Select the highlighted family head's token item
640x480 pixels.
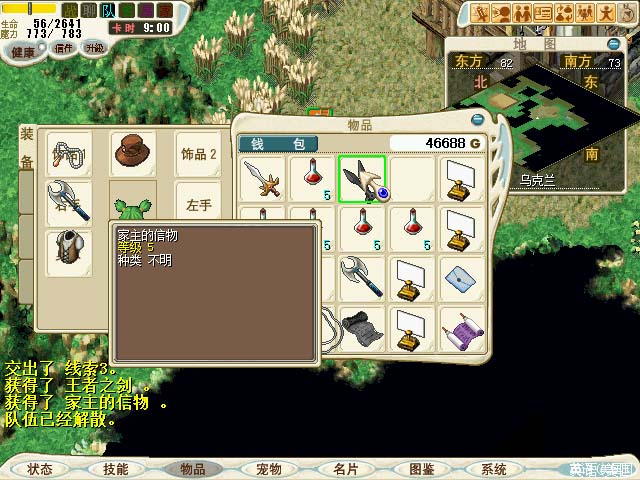[x=362, y=180]
